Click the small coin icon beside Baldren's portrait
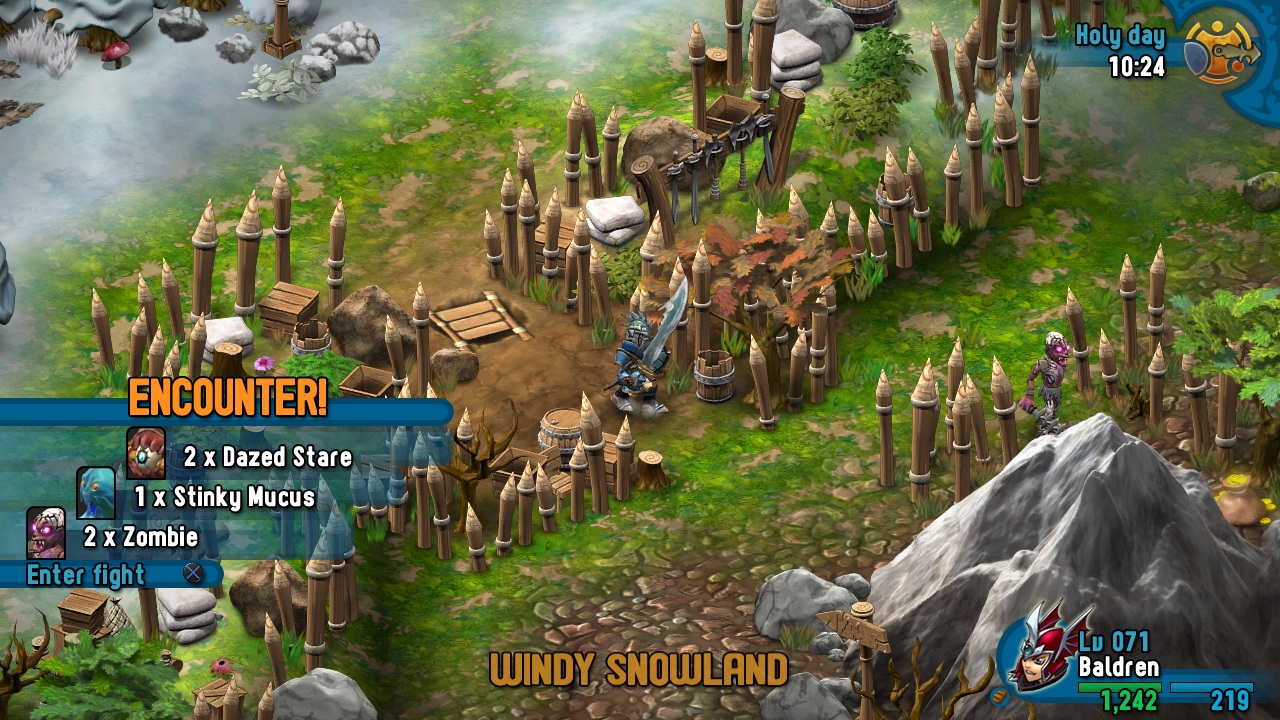 (x=997, y=696)
